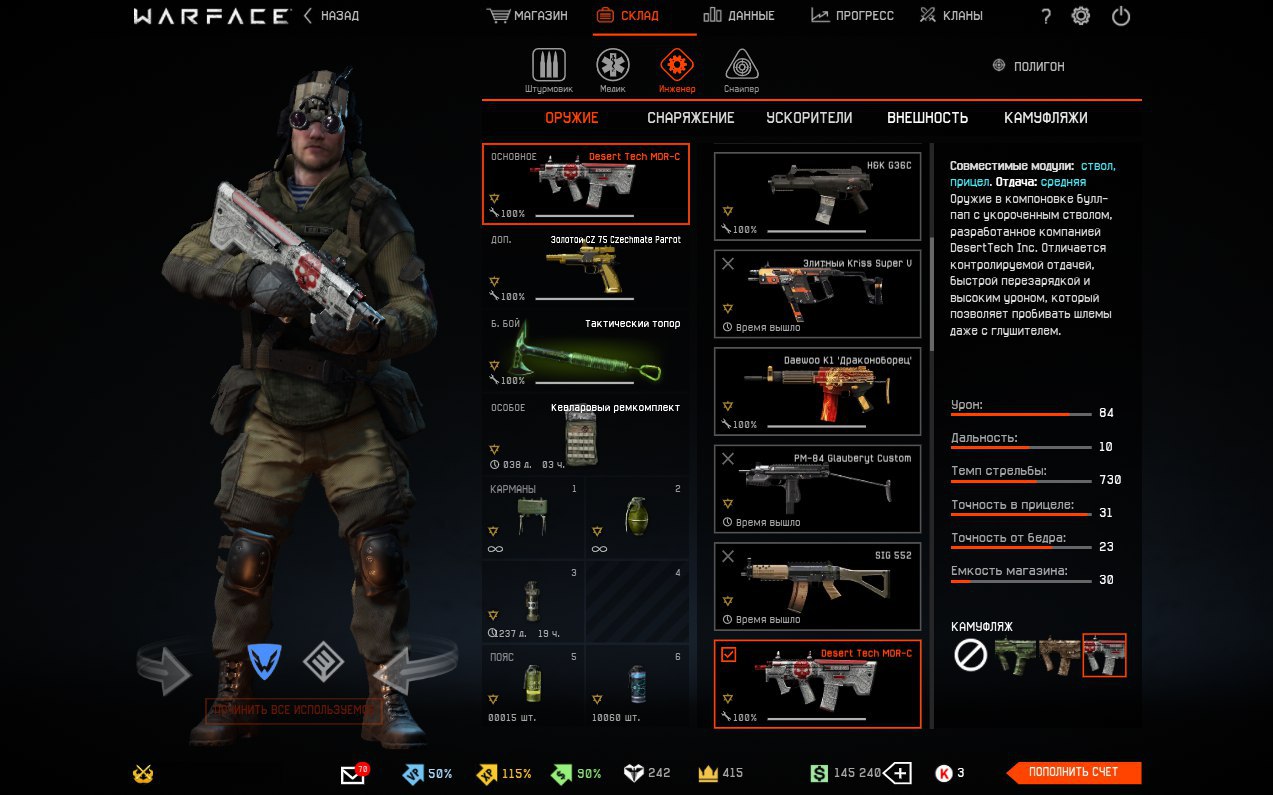This screenshot has width=1273, height=795.
Task: Select the Золотой CZ 75 Czechmate Parrot slot
Action: pyautogui.click(x=585, y=268)
